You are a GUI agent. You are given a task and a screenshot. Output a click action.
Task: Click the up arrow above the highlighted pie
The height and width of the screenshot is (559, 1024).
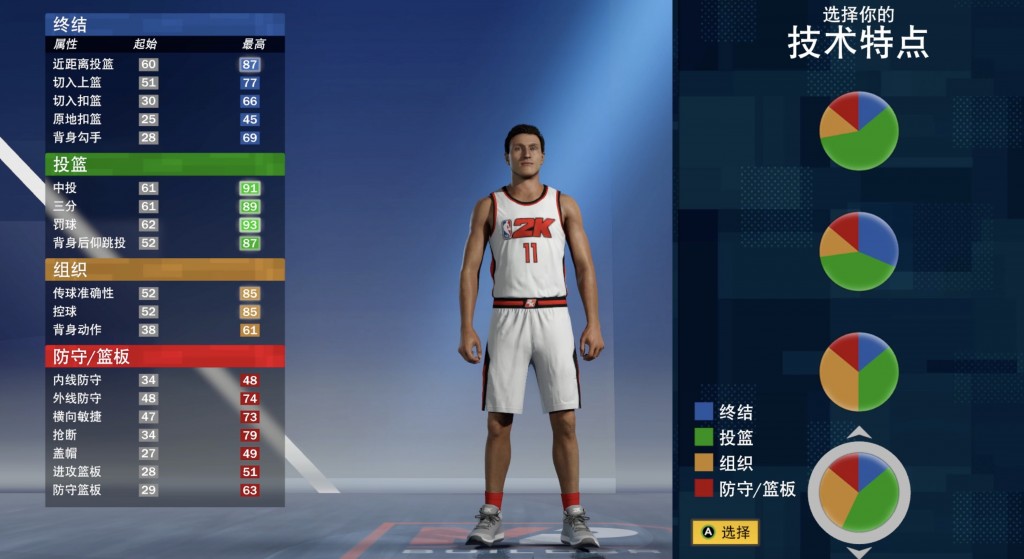(859, 433)
